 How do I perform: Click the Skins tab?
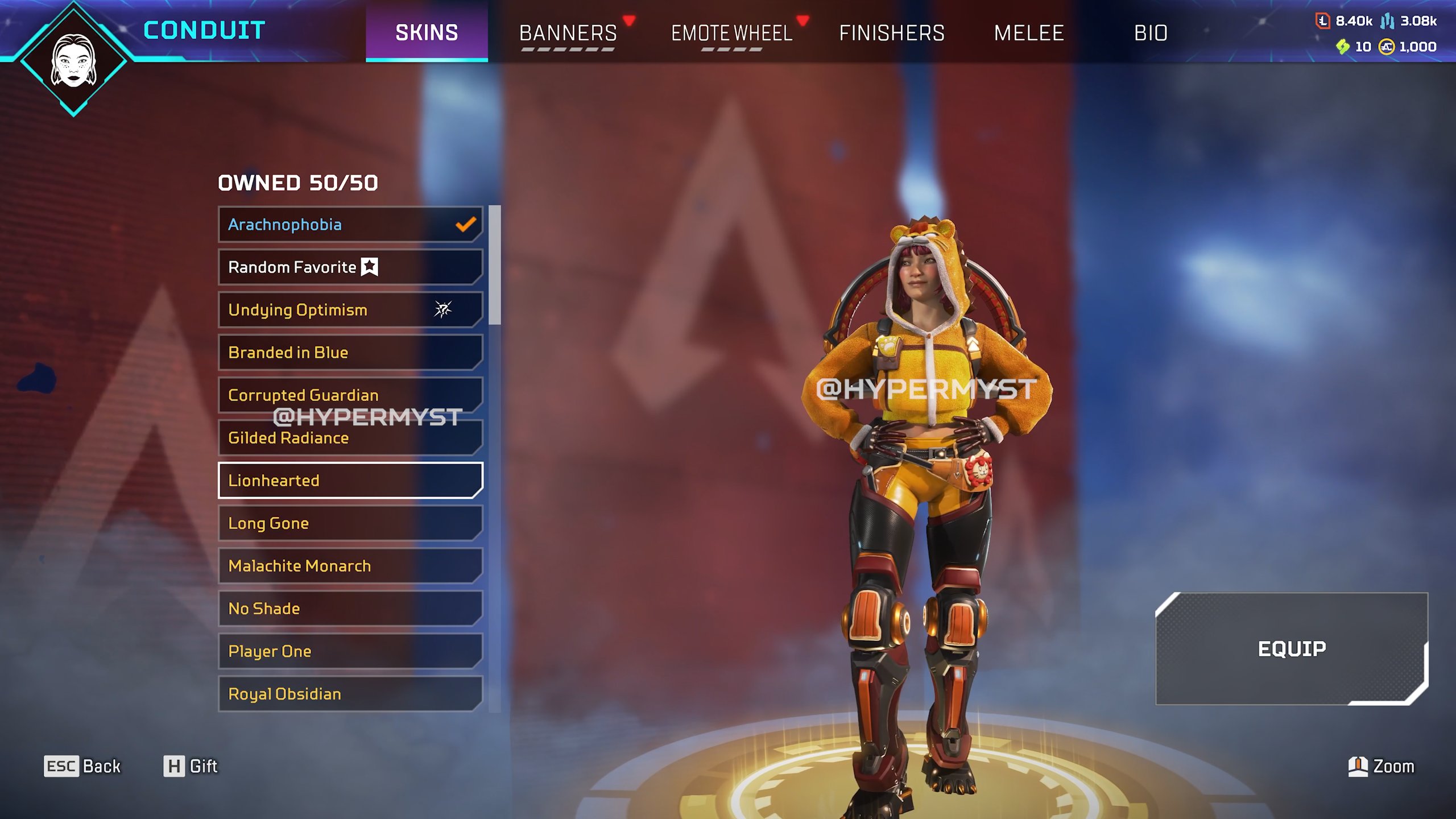pyautogui.click(x=427, y=32)
